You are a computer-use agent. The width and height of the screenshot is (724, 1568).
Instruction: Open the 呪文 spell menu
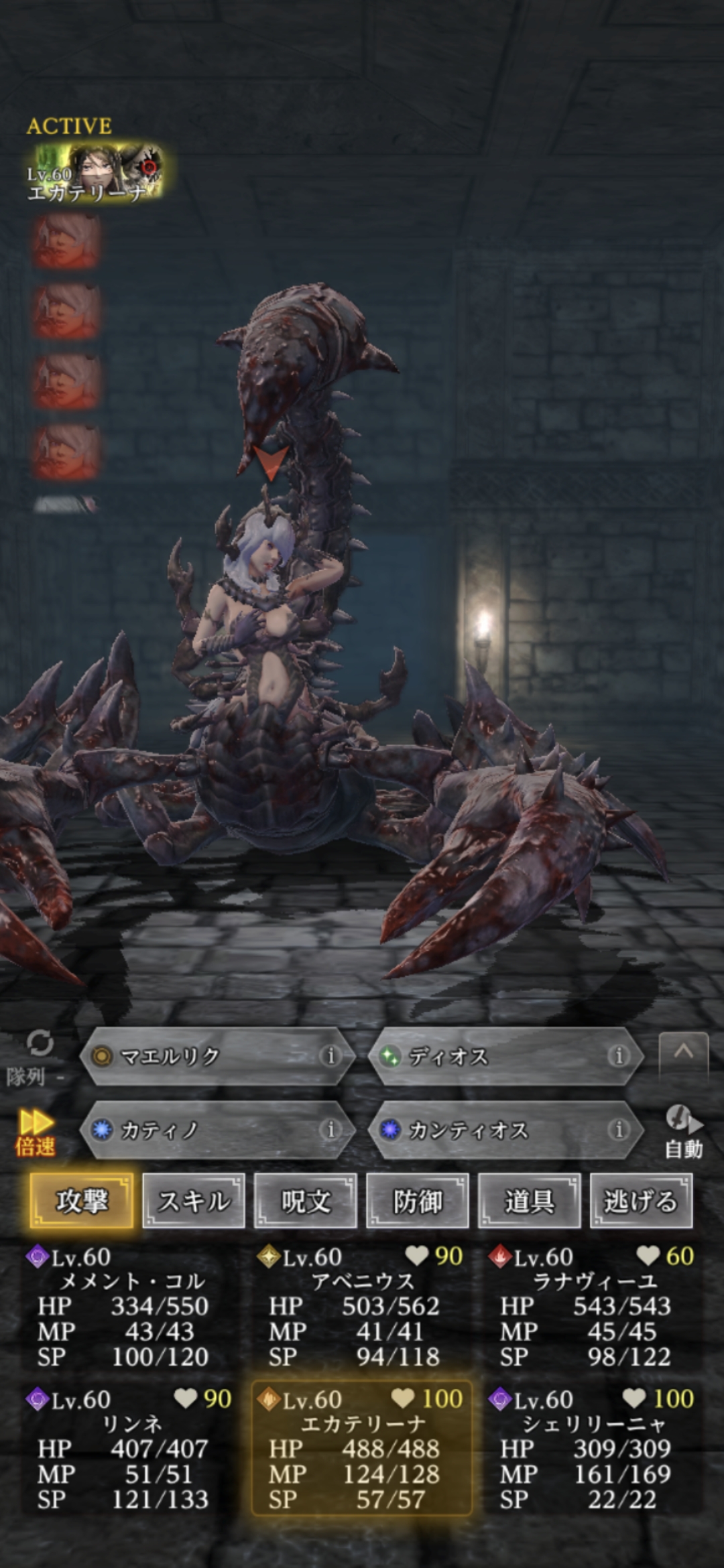click(x=305, y=1201)
